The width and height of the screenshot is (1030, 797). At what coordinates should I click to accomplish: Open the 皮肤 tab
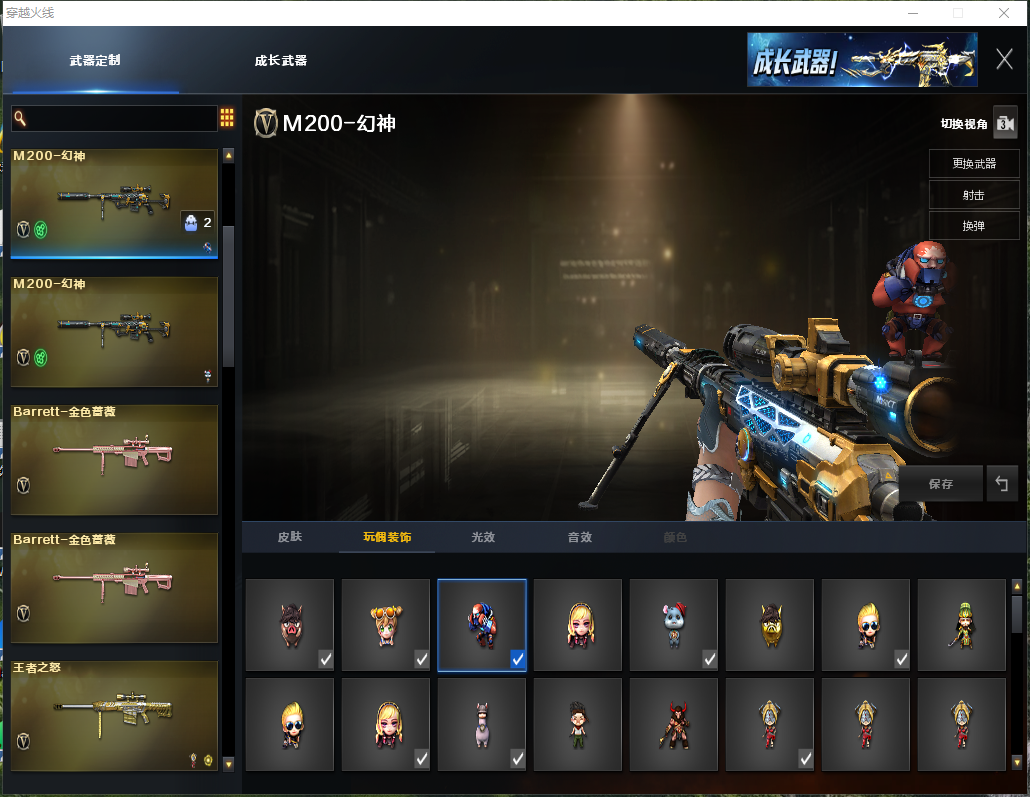click(x=289, y=538)
